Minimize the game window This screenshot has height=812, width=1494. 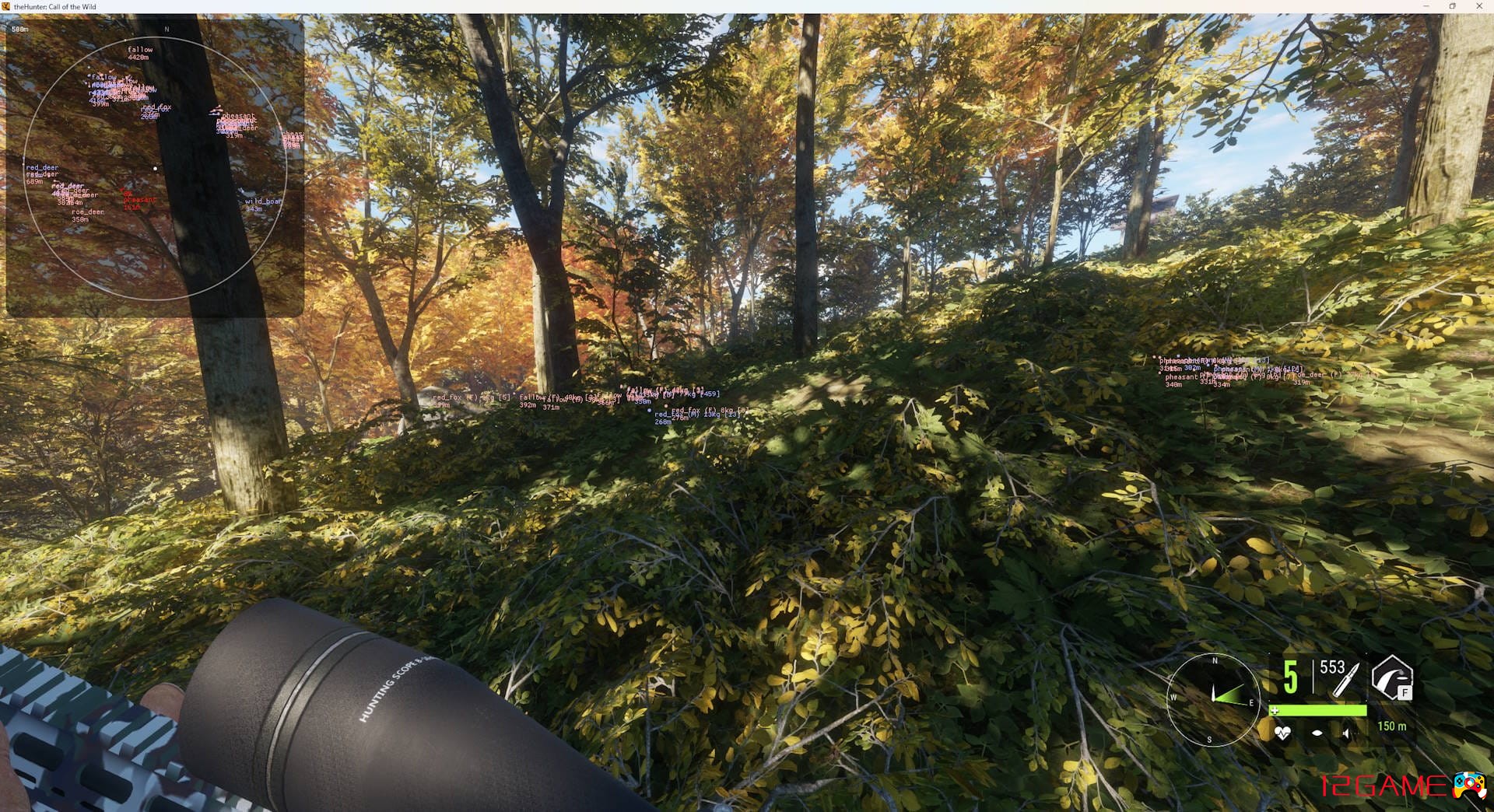[1426, 6]
